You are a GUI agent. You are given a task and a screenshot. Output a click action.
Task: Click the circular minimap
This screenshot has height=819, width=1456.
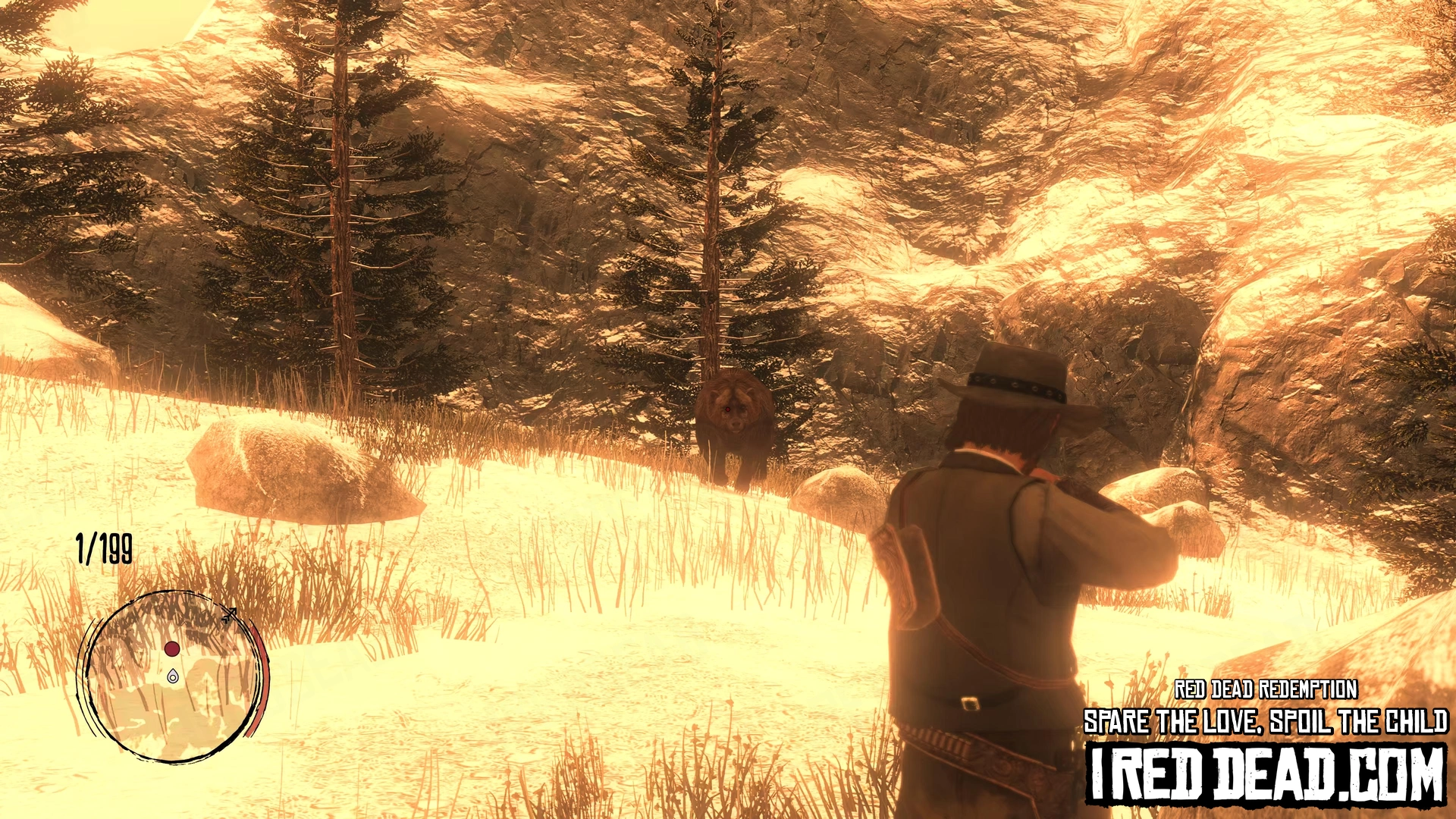click(x=173, y=677)
